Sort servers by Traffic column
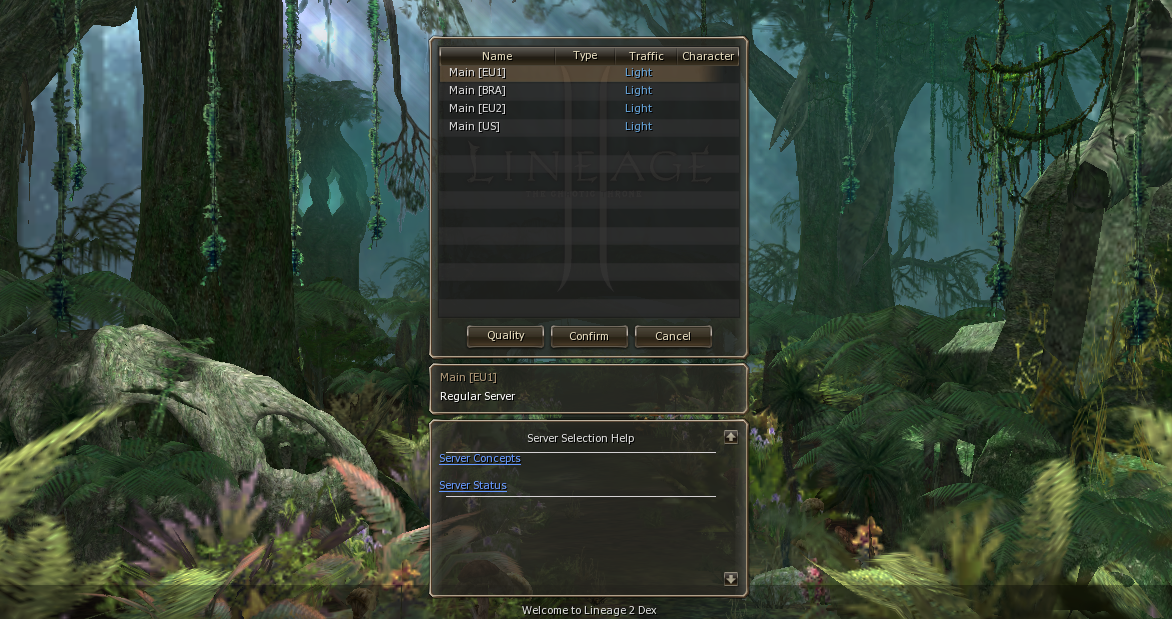1172x619 pixels. 646,56
